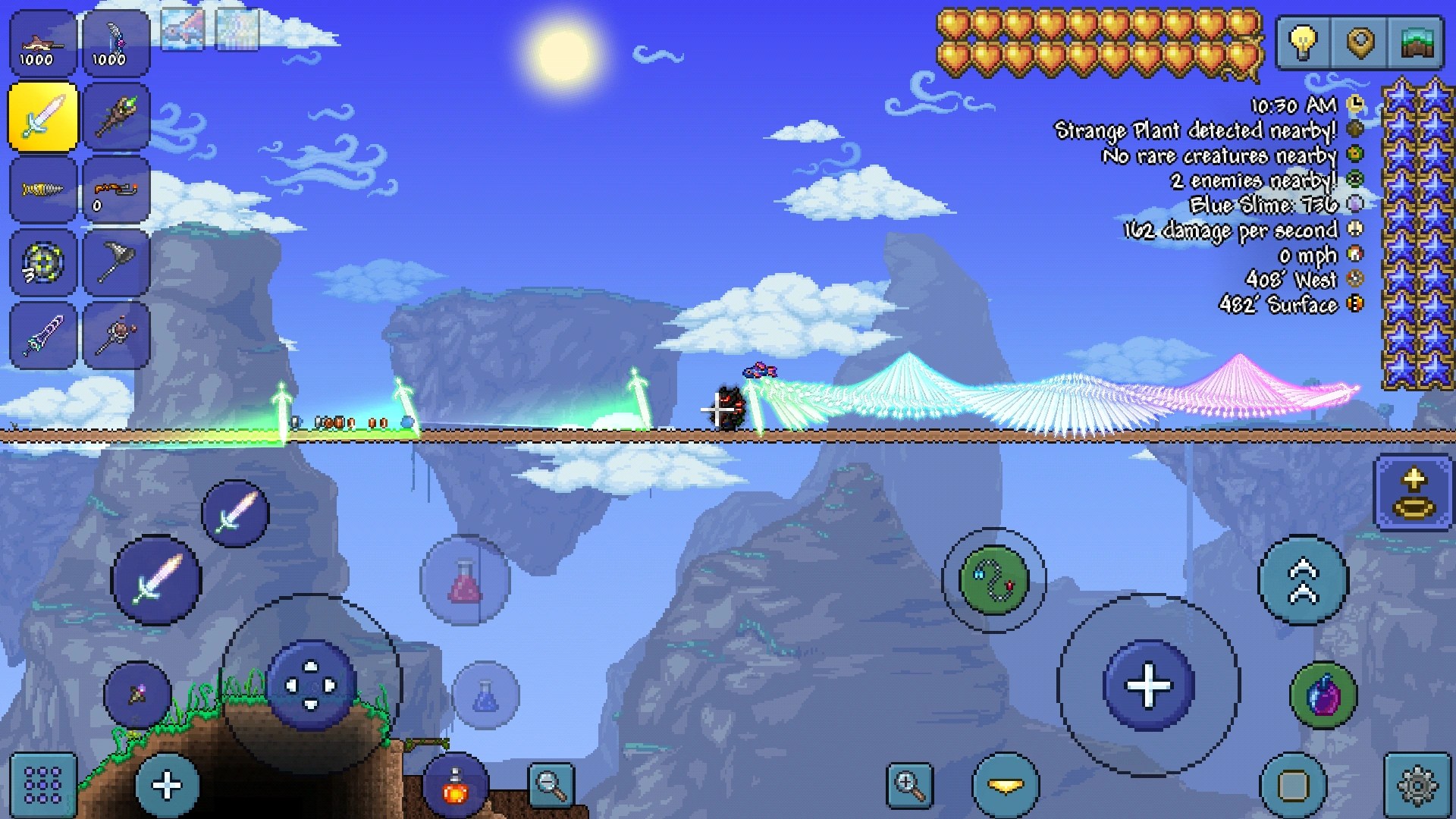Screen dimensions: 1456x819
Task: Tap the double-arrow jump button
Action: click(1303, 580)
